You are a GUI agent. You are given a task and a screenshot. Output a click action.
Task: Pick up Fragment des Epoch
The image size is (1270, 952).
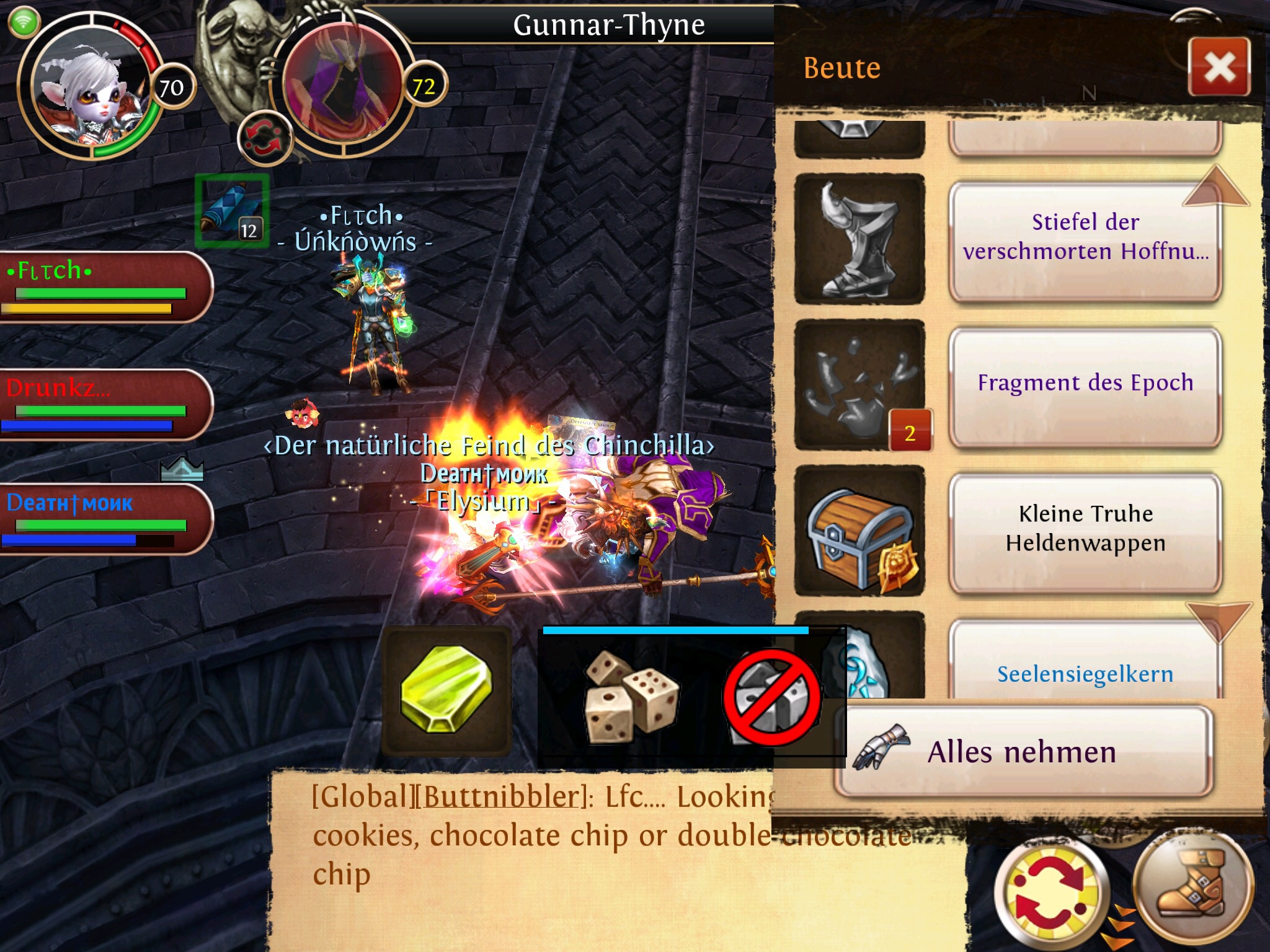click(1085, 384)
